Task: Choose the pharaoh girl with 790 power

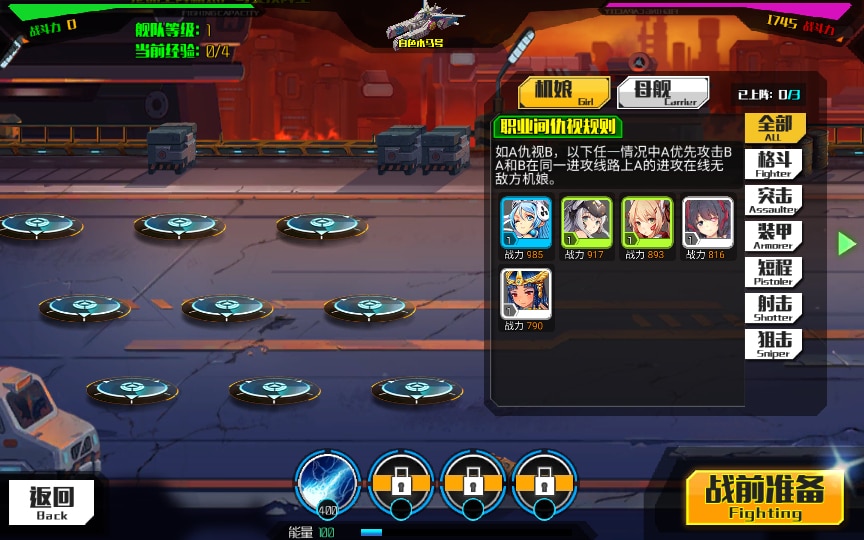Action: click(526, 294)
